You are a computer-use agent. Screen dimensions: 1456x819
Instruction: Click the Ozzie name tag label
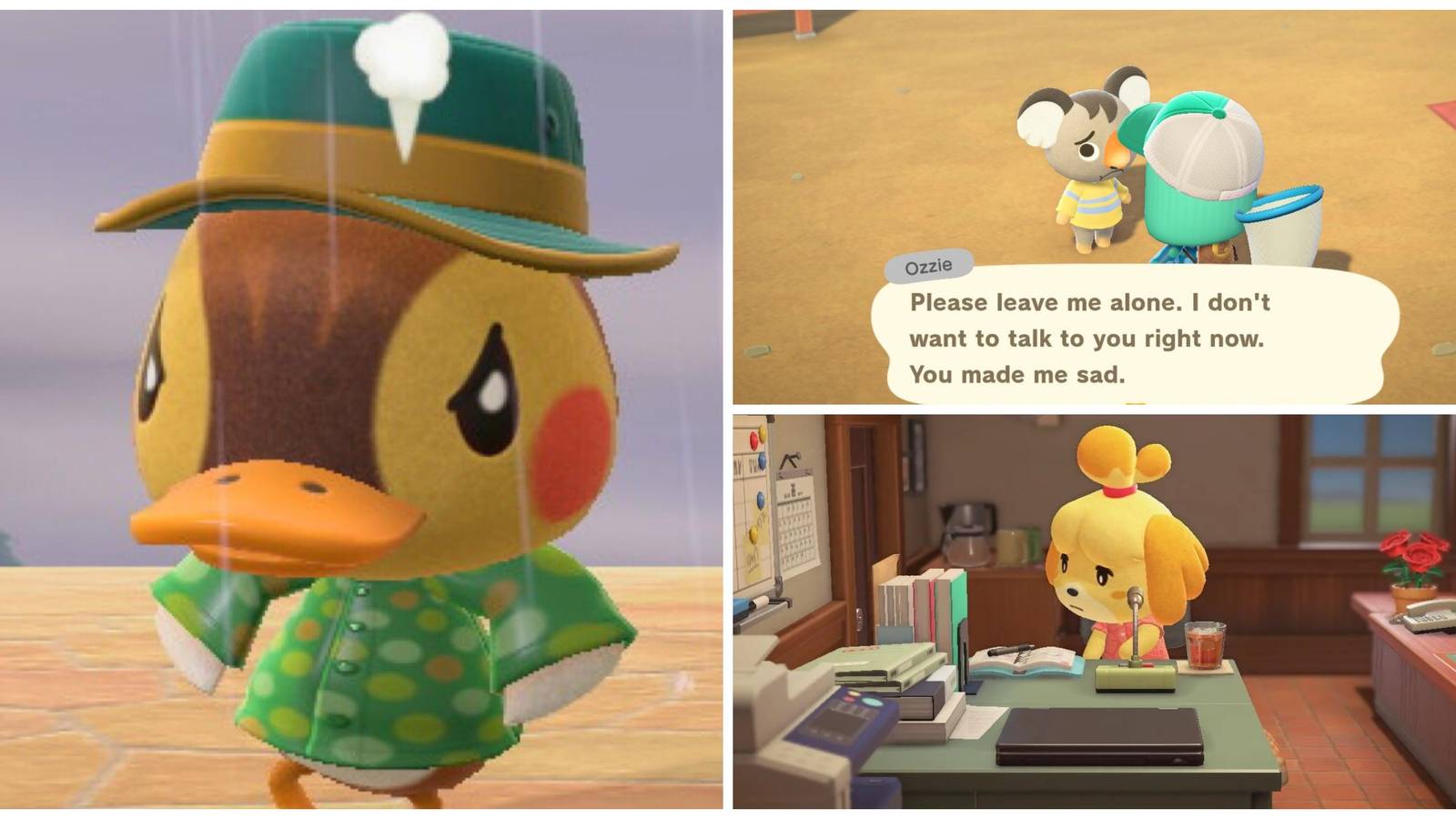click(x=926, y=266)
